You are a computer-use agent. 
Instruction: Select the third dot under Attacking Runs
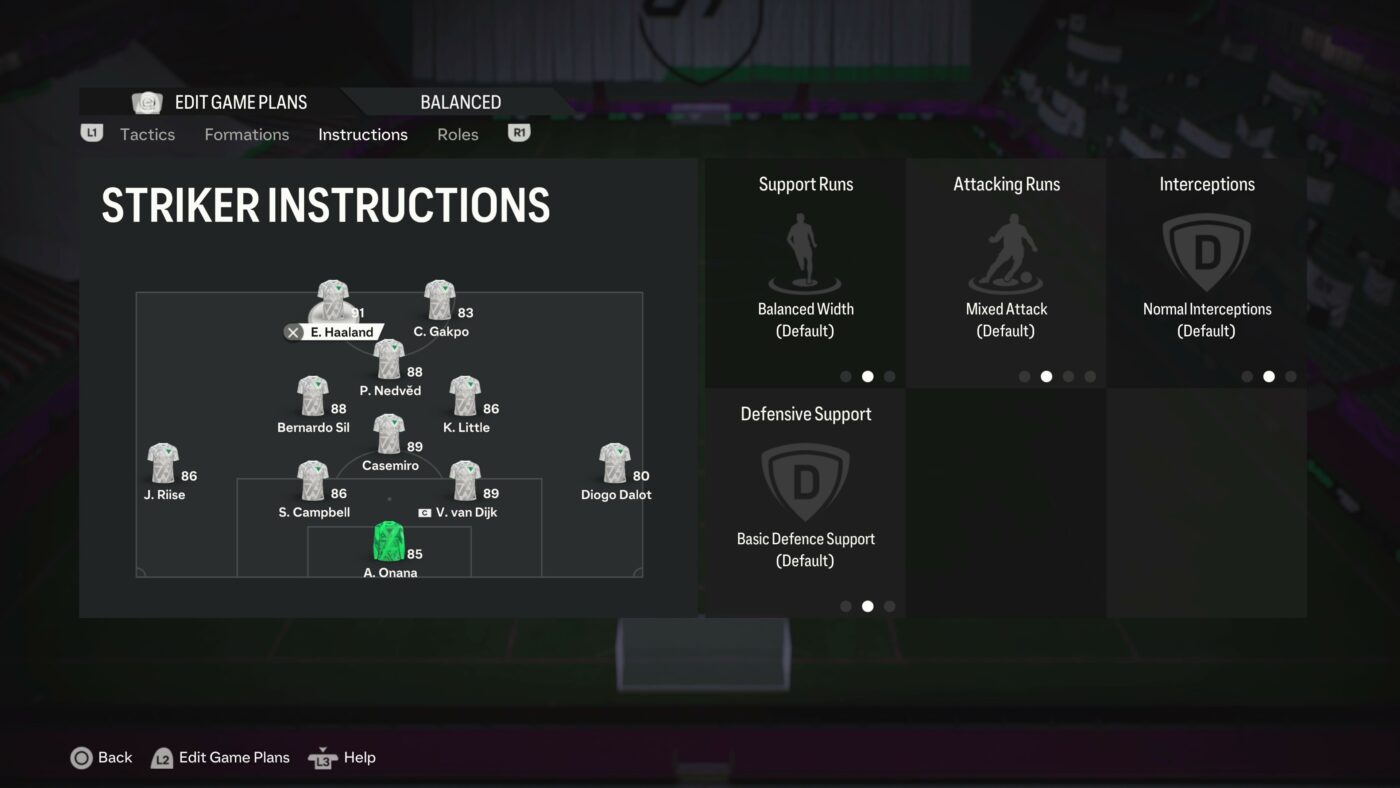click(1068, 376)
